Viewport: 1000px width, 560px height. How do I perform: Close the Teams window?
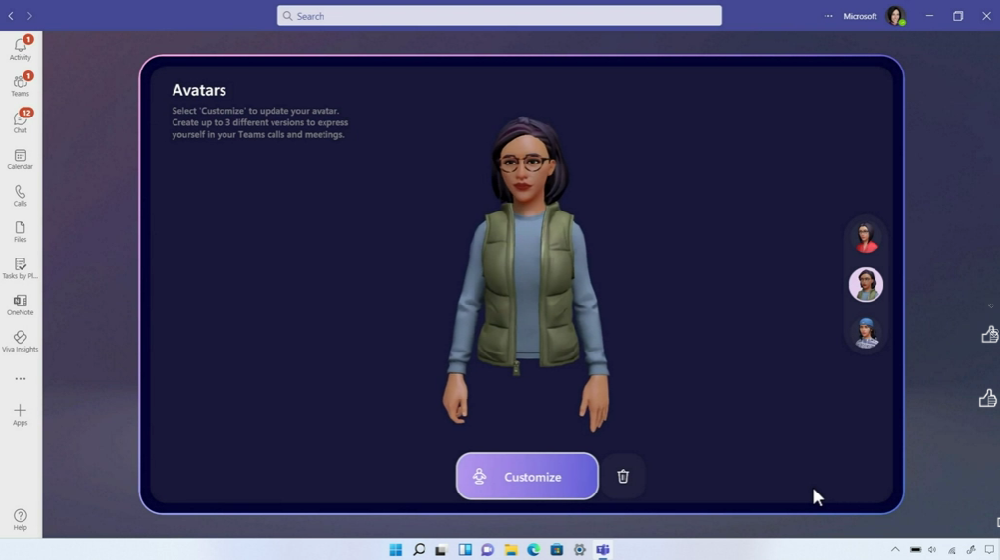click(986, 16)
